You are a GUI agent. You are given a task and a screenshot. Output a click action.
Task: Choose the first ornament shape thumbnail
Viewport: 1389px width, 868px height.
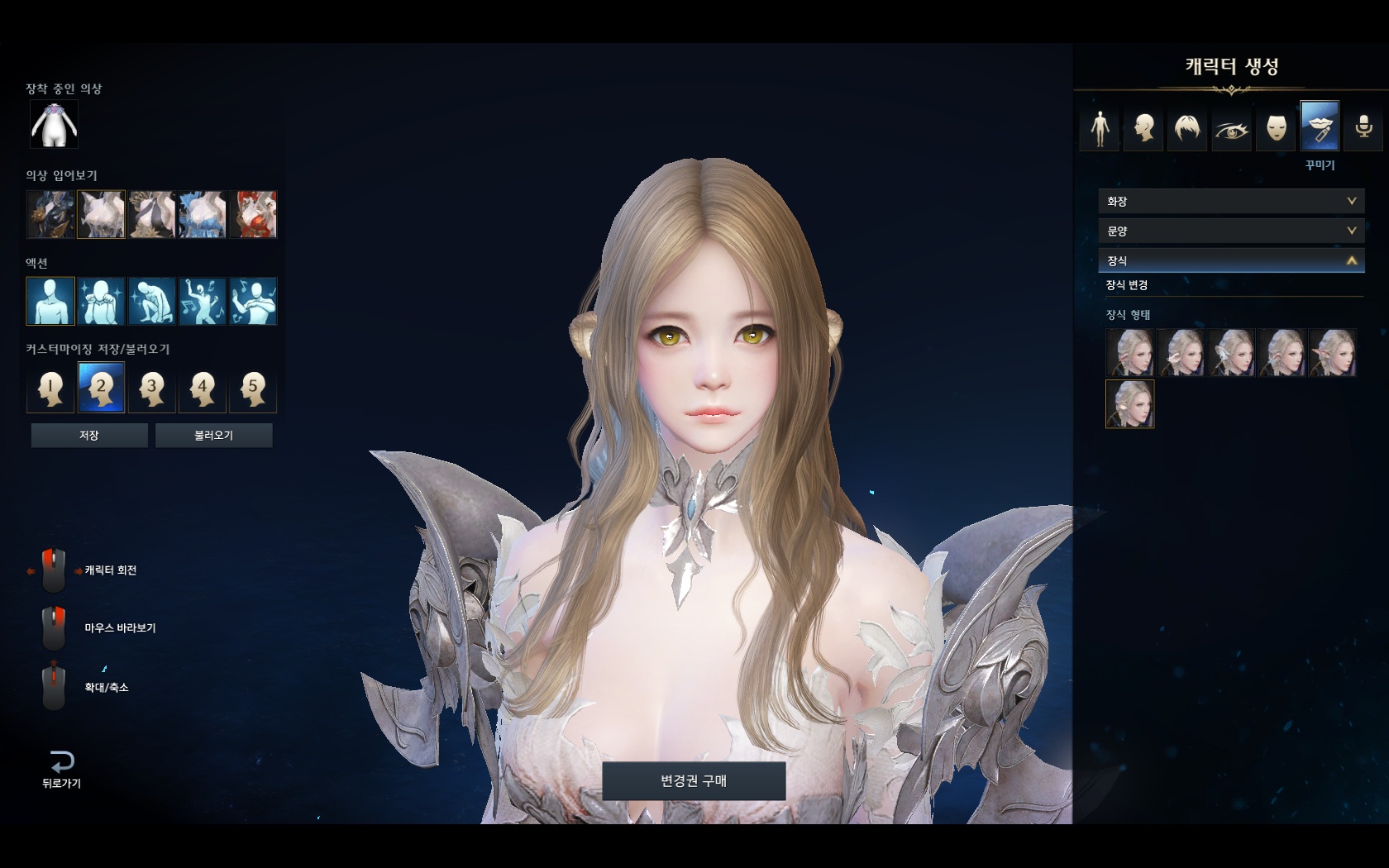pyautogui.click(x=1129, y=353)
